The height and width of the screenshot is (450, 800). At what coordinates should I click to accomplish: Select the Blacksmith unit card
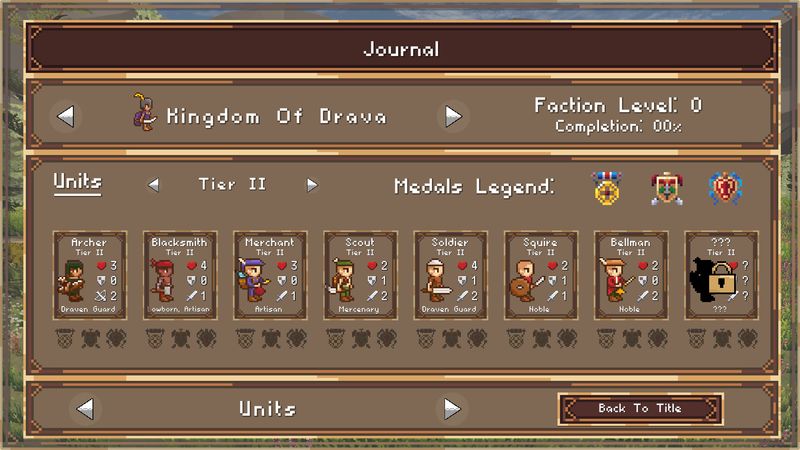click(x=180, y=275)
